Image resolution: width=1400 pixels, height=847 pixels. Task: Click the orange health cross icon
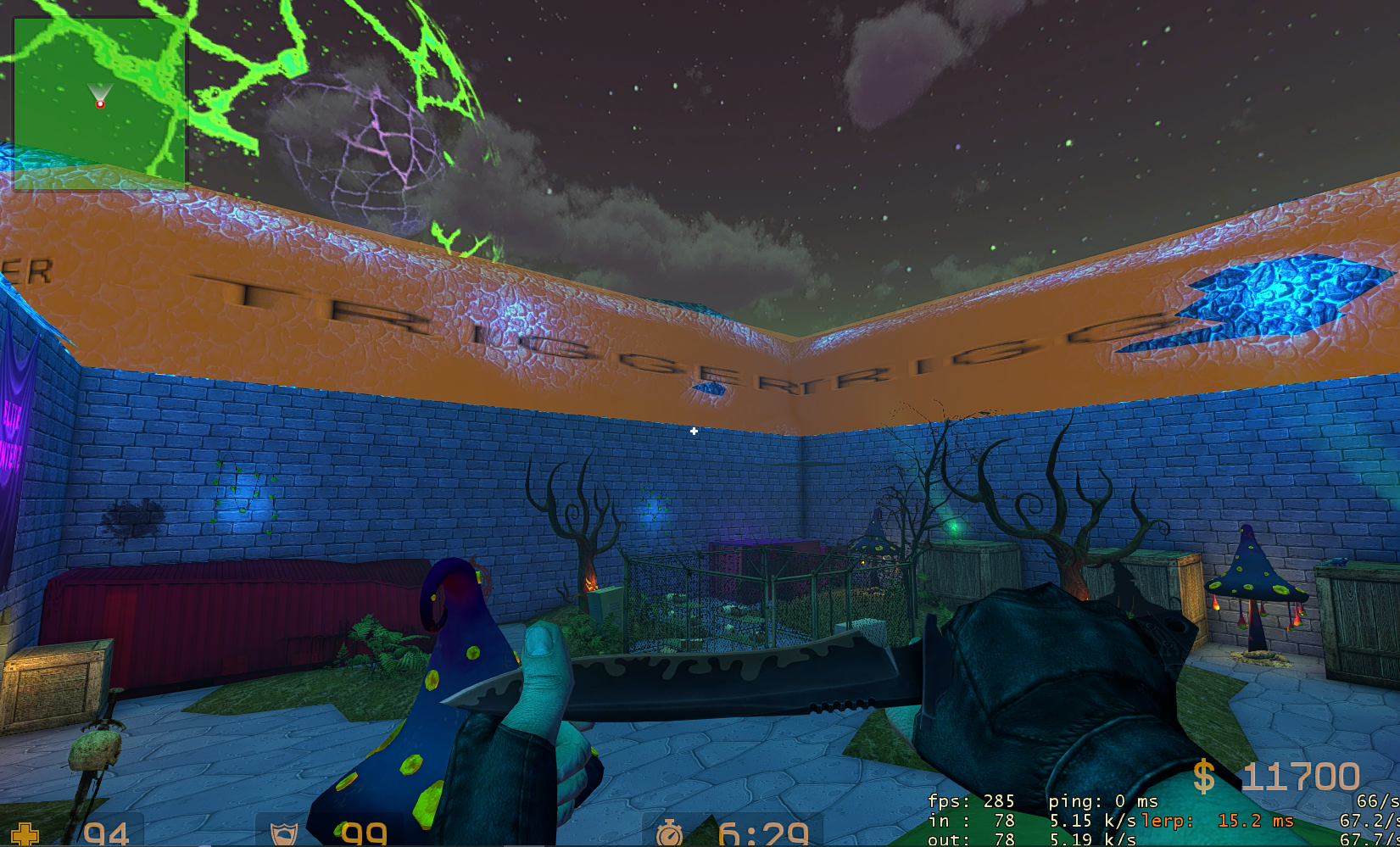coord(25,835)
